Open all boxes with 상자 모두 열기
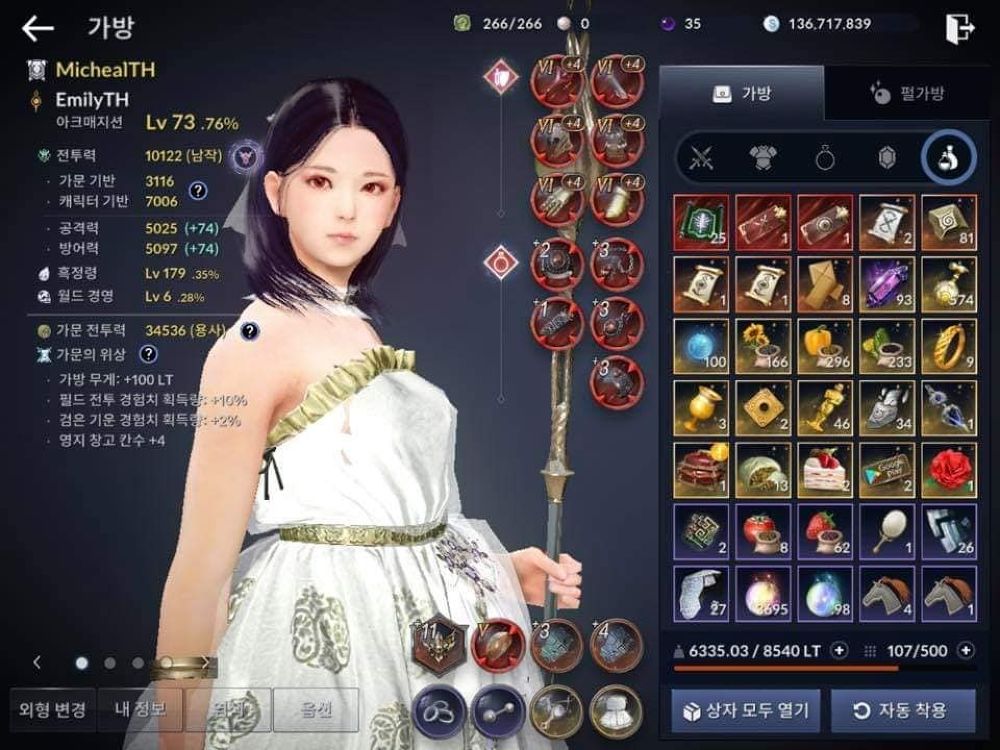 747,712
